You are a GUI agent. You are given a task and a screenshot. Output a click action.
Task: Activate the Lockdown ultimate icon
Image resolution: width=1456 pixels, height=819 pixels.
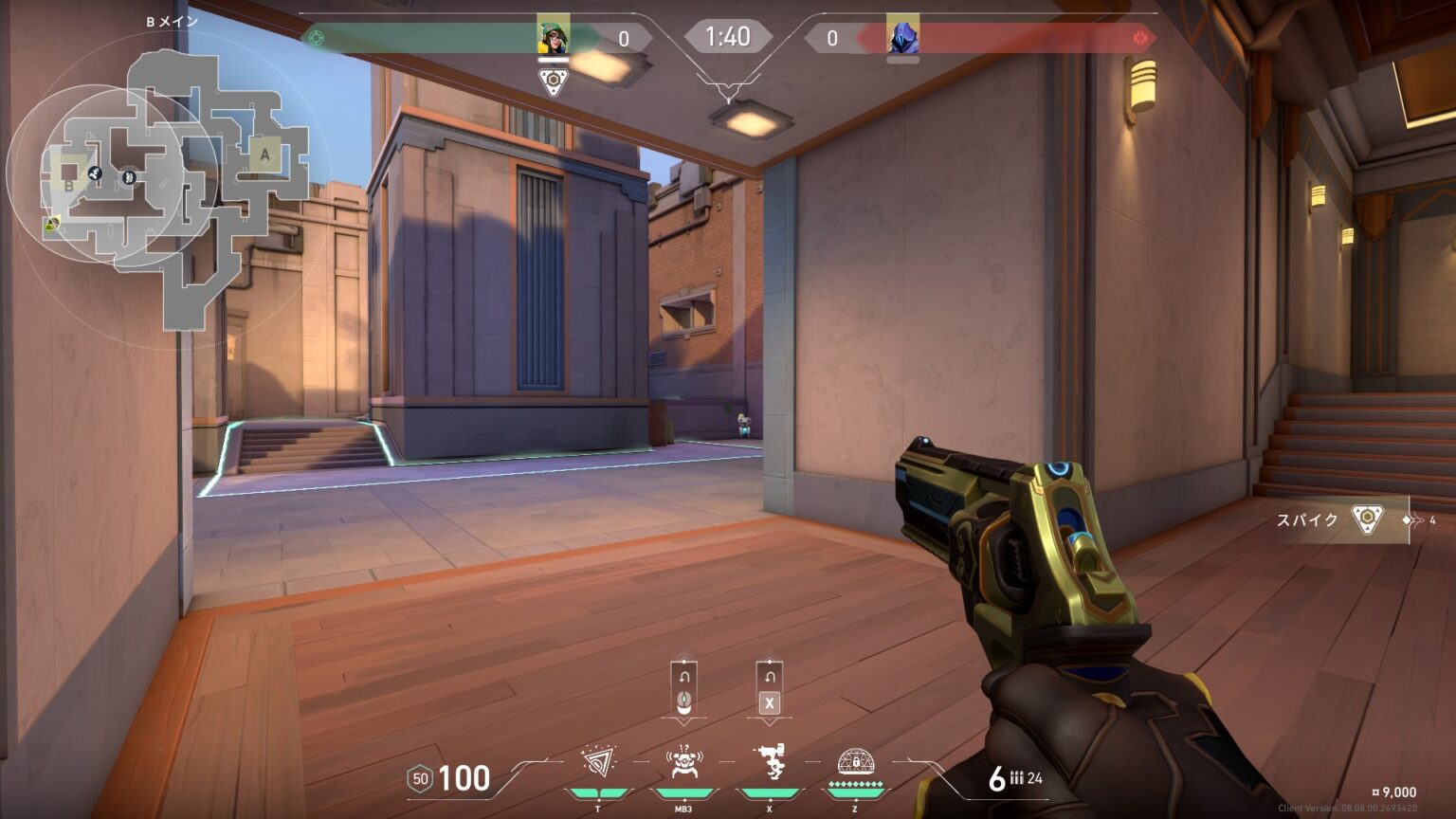click(x=855, y=762)
